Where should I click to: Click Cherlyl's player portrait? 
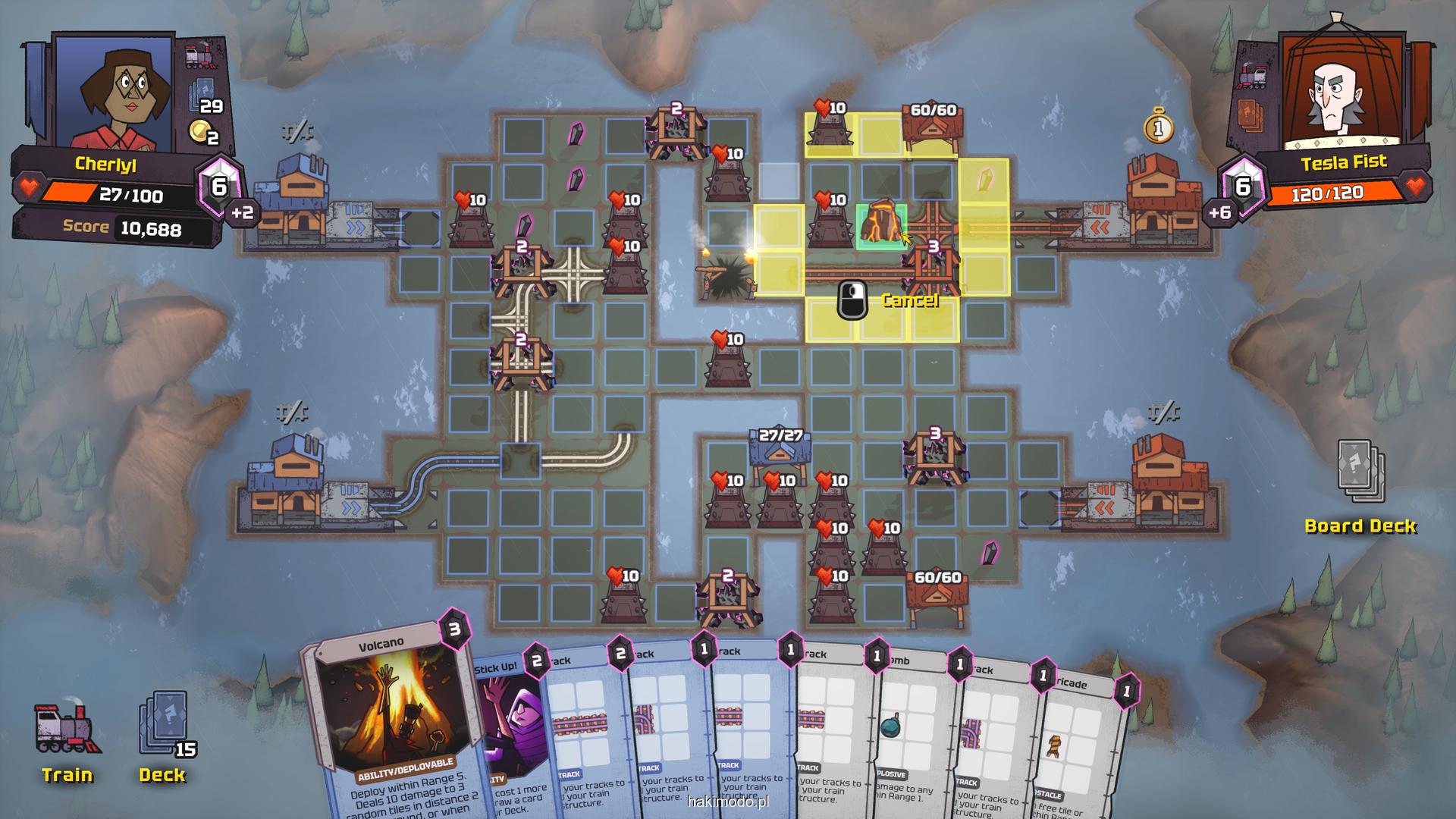114,91
